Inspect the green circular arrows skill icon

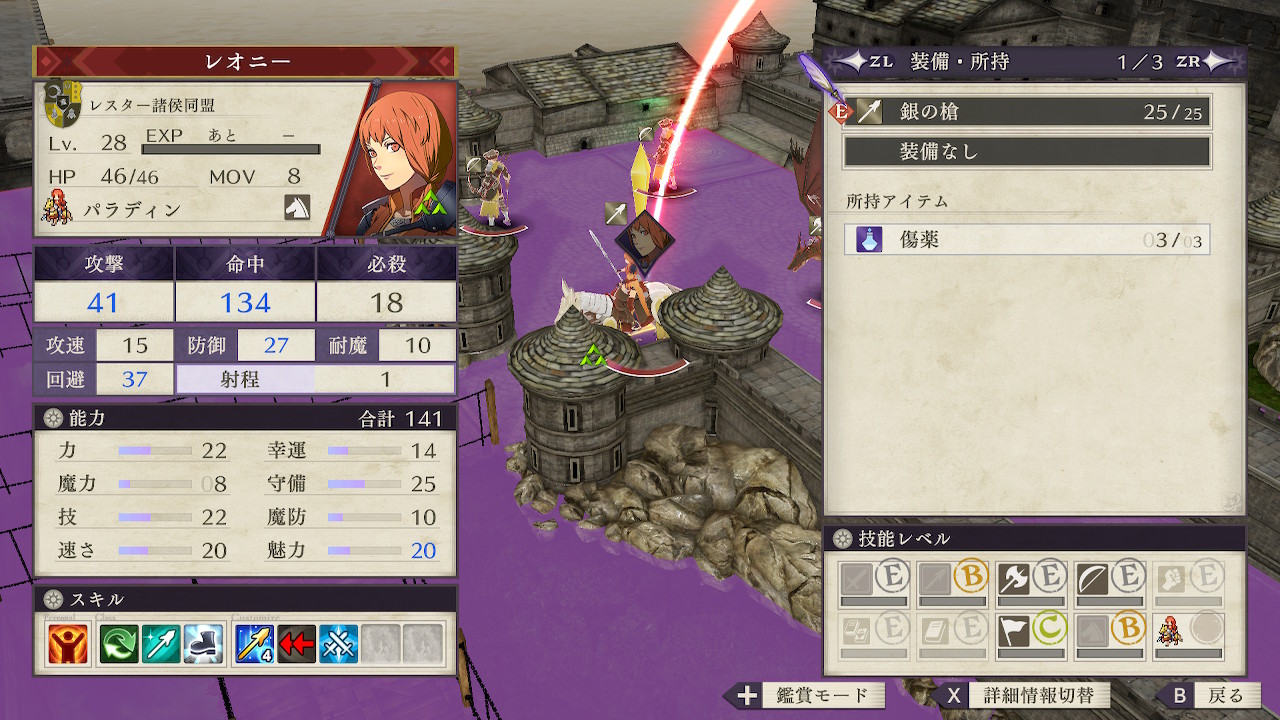point(120,644)
